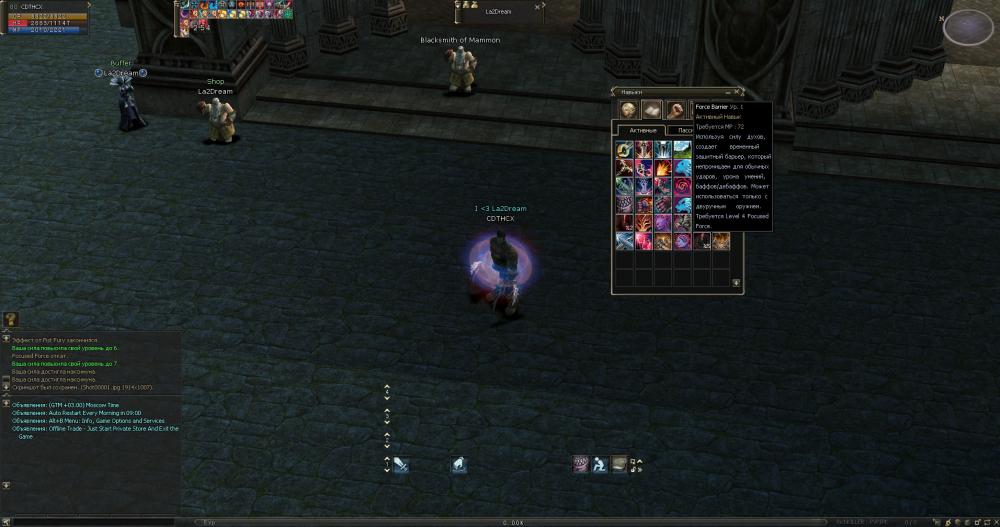
Task: Select the fist category icon
Action: click(675, 110)
